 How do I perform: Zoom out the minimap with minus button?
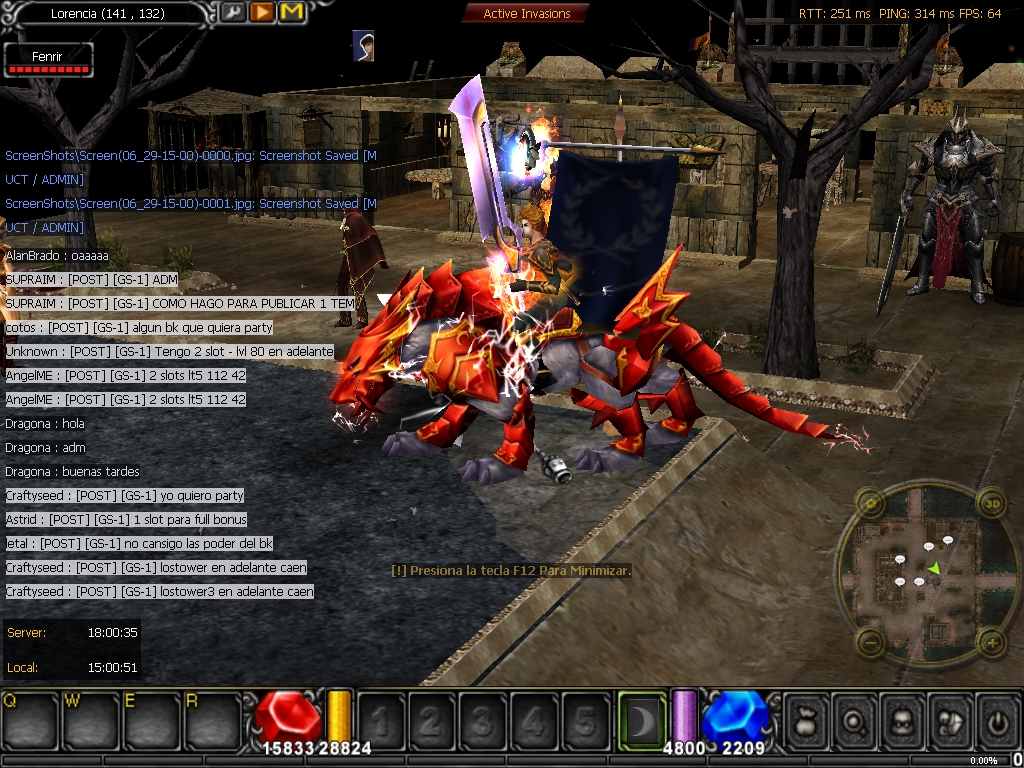(x=870, y=641)
